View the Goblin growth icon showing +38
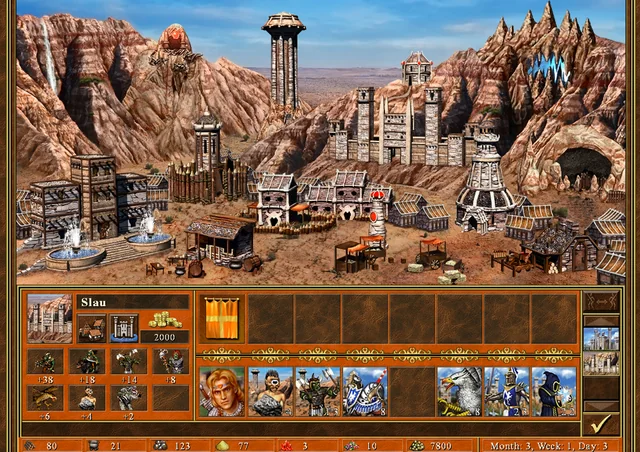640x452 pixels. coord(43,361)
